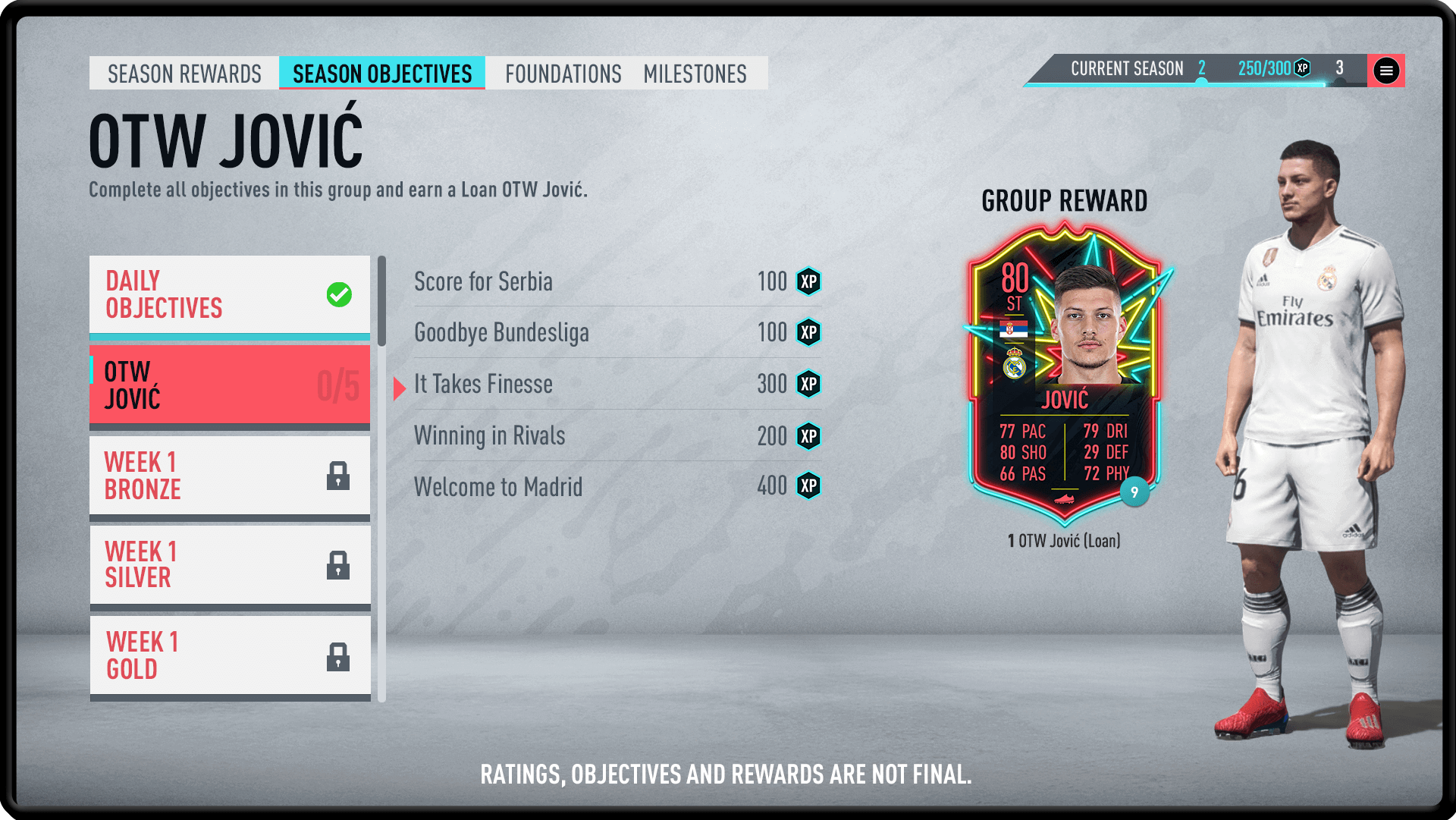This screenshot has width=1456, height=820.
Task: Select the Season Objectives tab
Action: (x=382, y=74)
